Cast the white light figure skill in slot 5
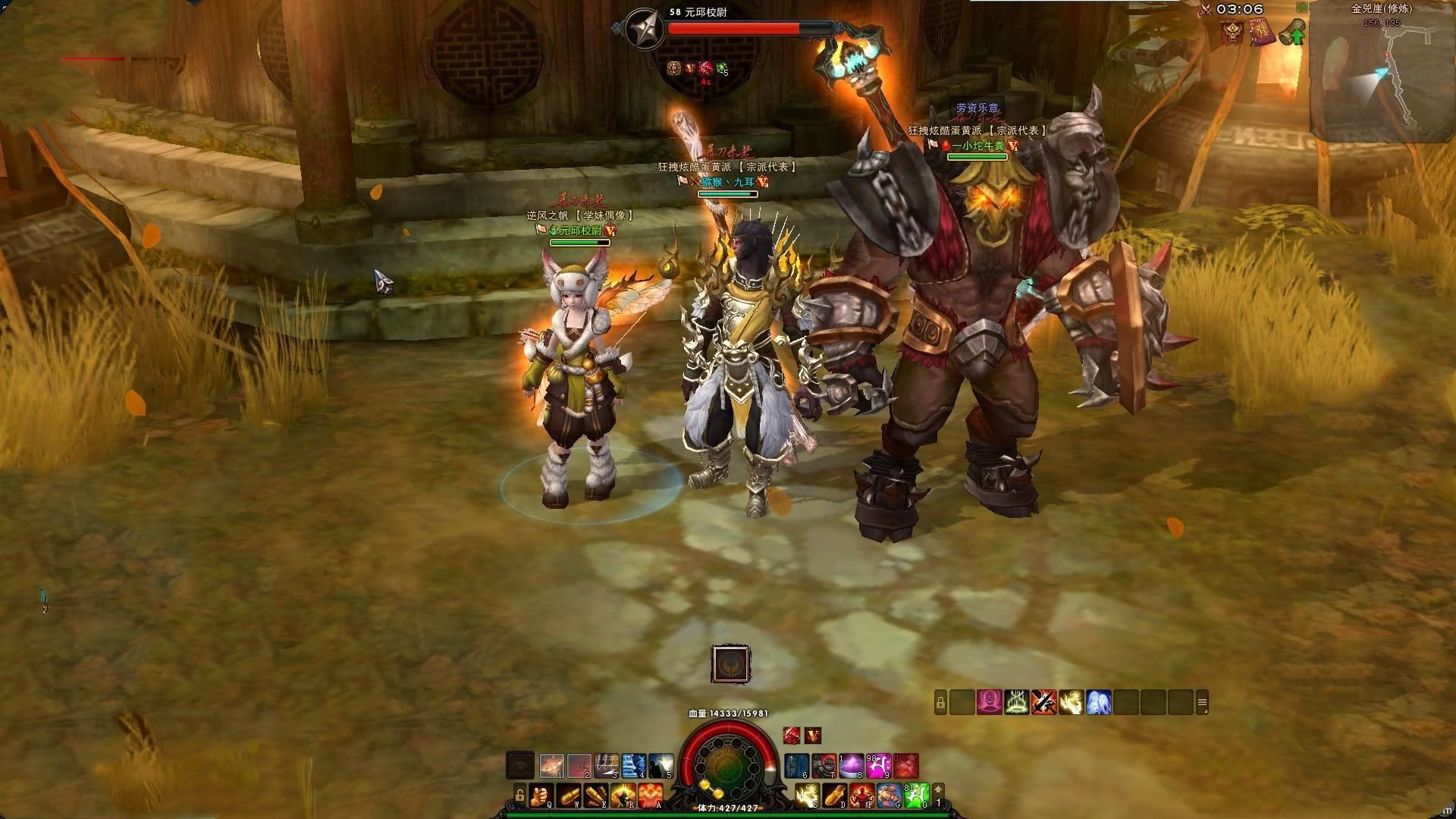Viewport: 1456px width, 819px height. (x=661, y=766)
